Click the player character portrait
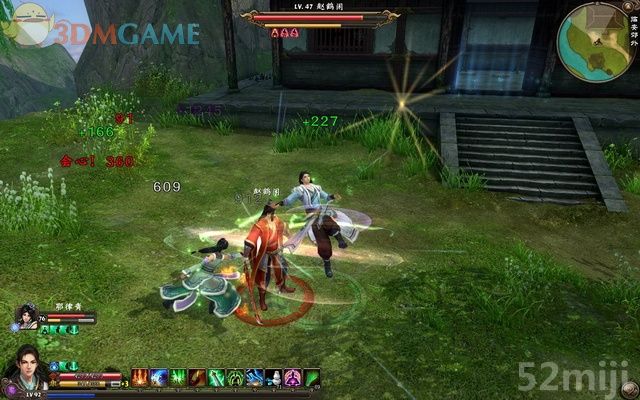 pos(25,368)
